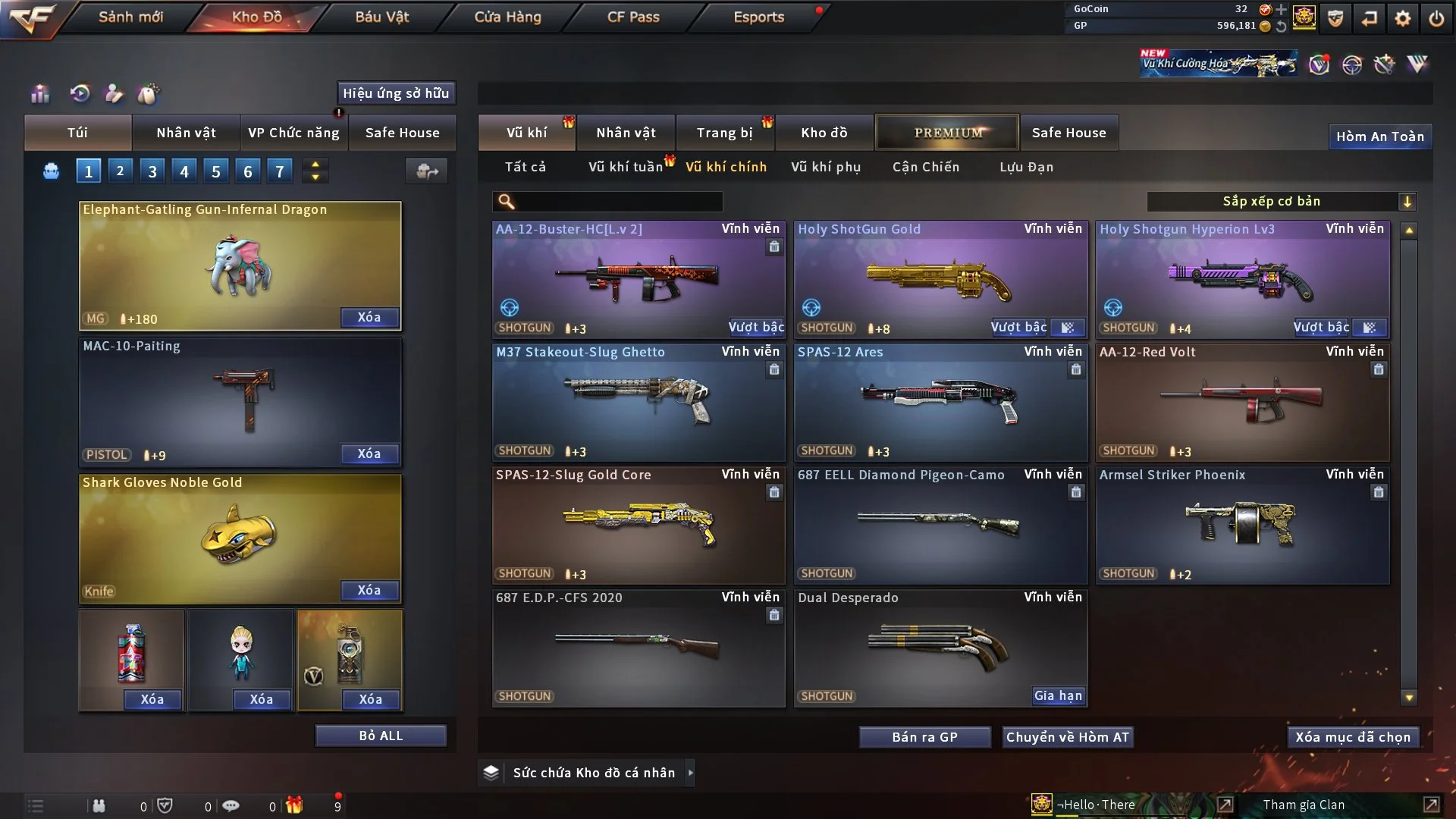Remove all equipped items with Bỏ ALL
The width and height of the screenshot is (1456, 819).
(x=381, y=736)
